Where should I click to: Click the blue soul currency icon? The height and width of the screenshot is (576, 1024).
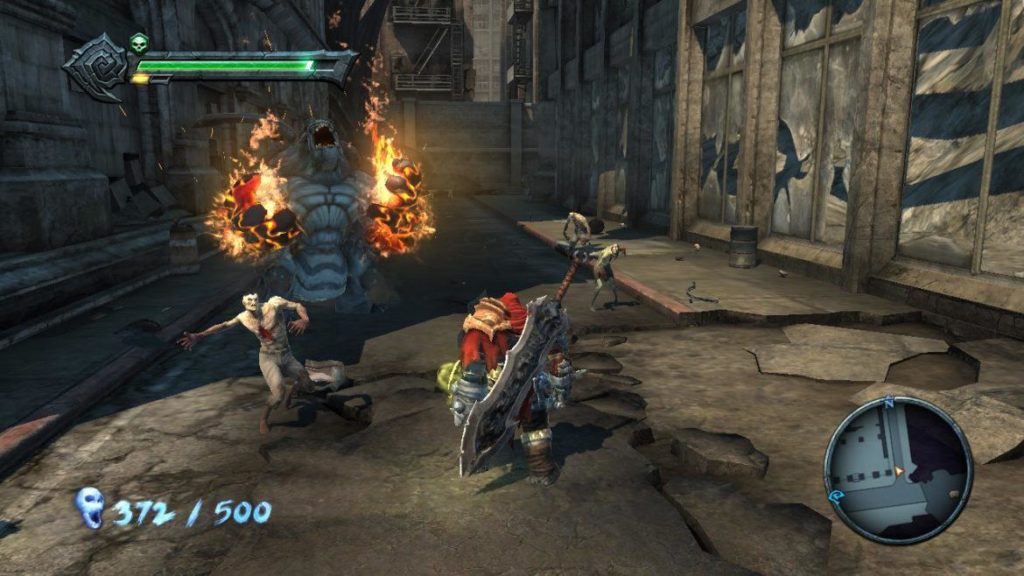click(x=89, y=508)
